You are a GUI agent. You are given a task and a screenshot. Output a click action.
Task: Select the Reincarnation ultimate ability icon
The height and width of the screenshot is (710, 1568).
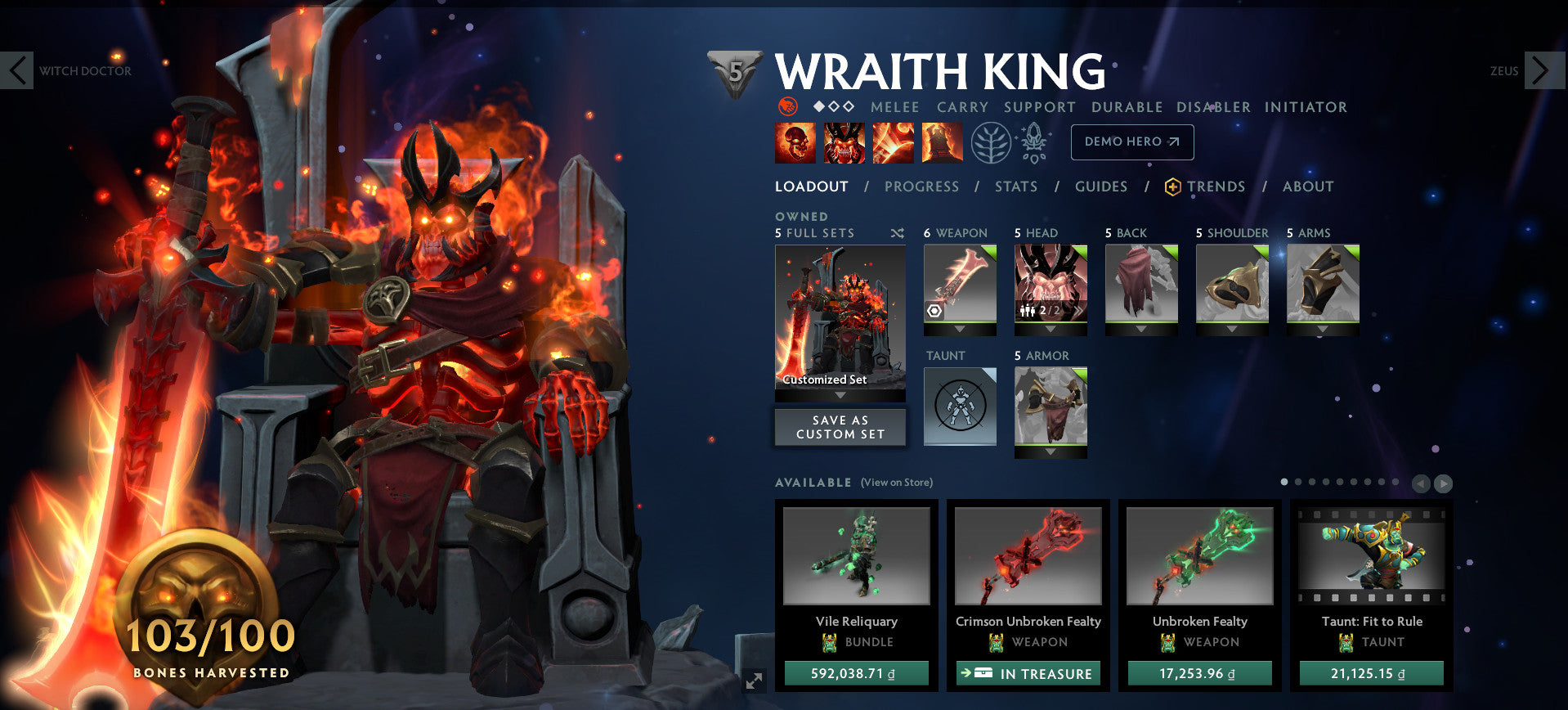click(942, 142)
